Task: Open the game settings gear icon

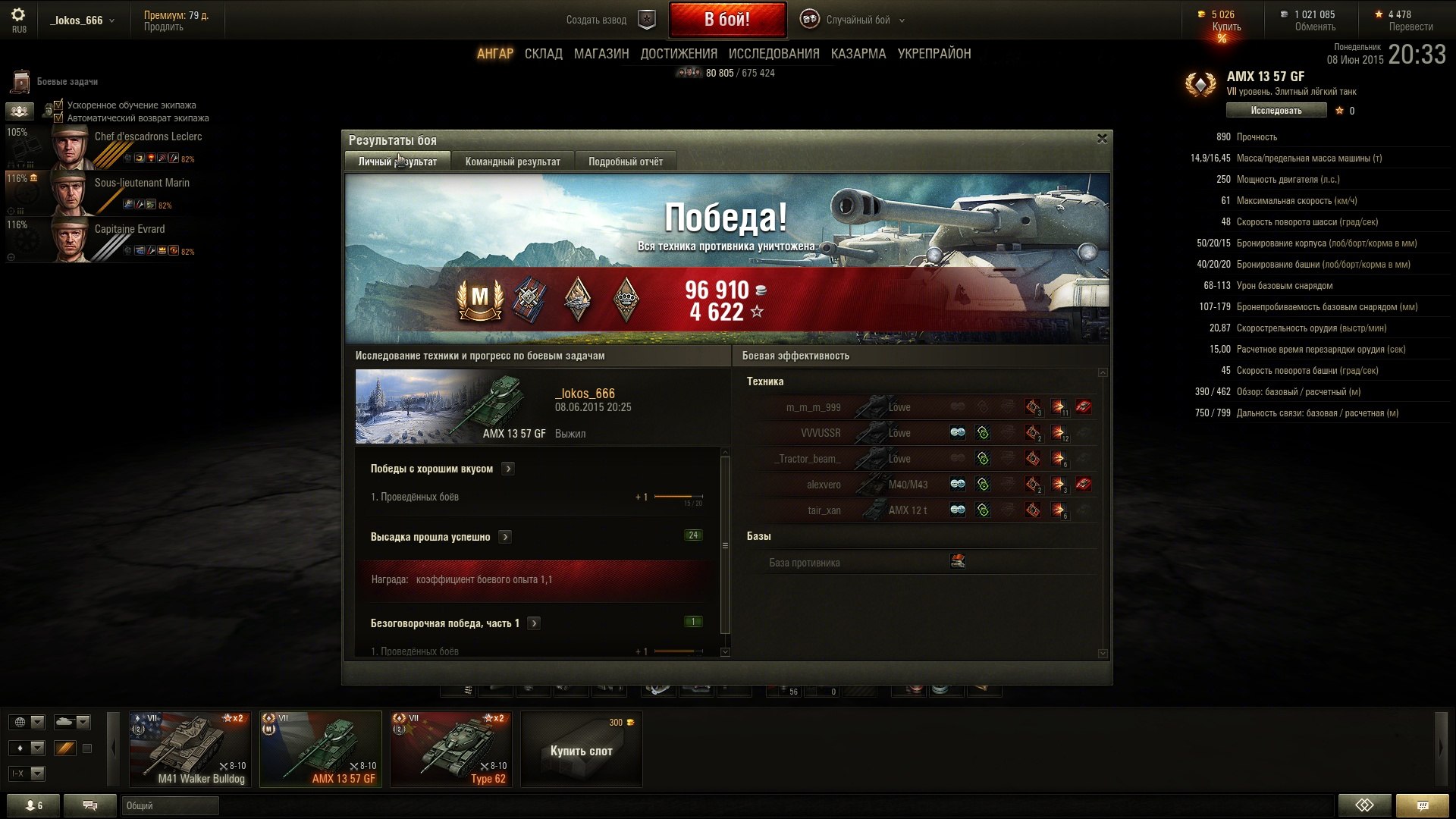Action: click(x=18, y=14)
